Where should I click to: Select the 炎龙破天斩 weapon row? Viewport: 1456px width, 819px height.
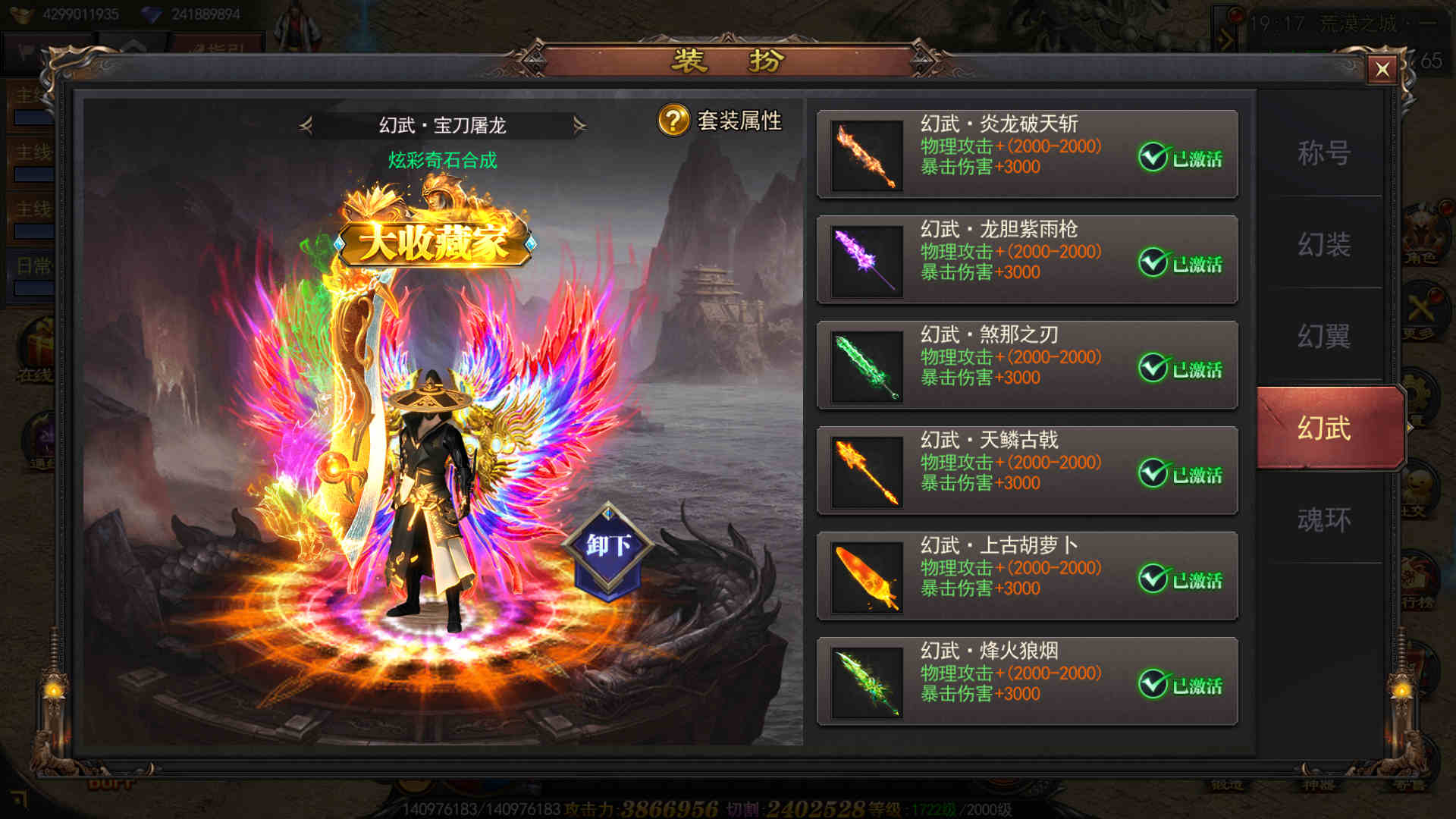point(1027,155)
